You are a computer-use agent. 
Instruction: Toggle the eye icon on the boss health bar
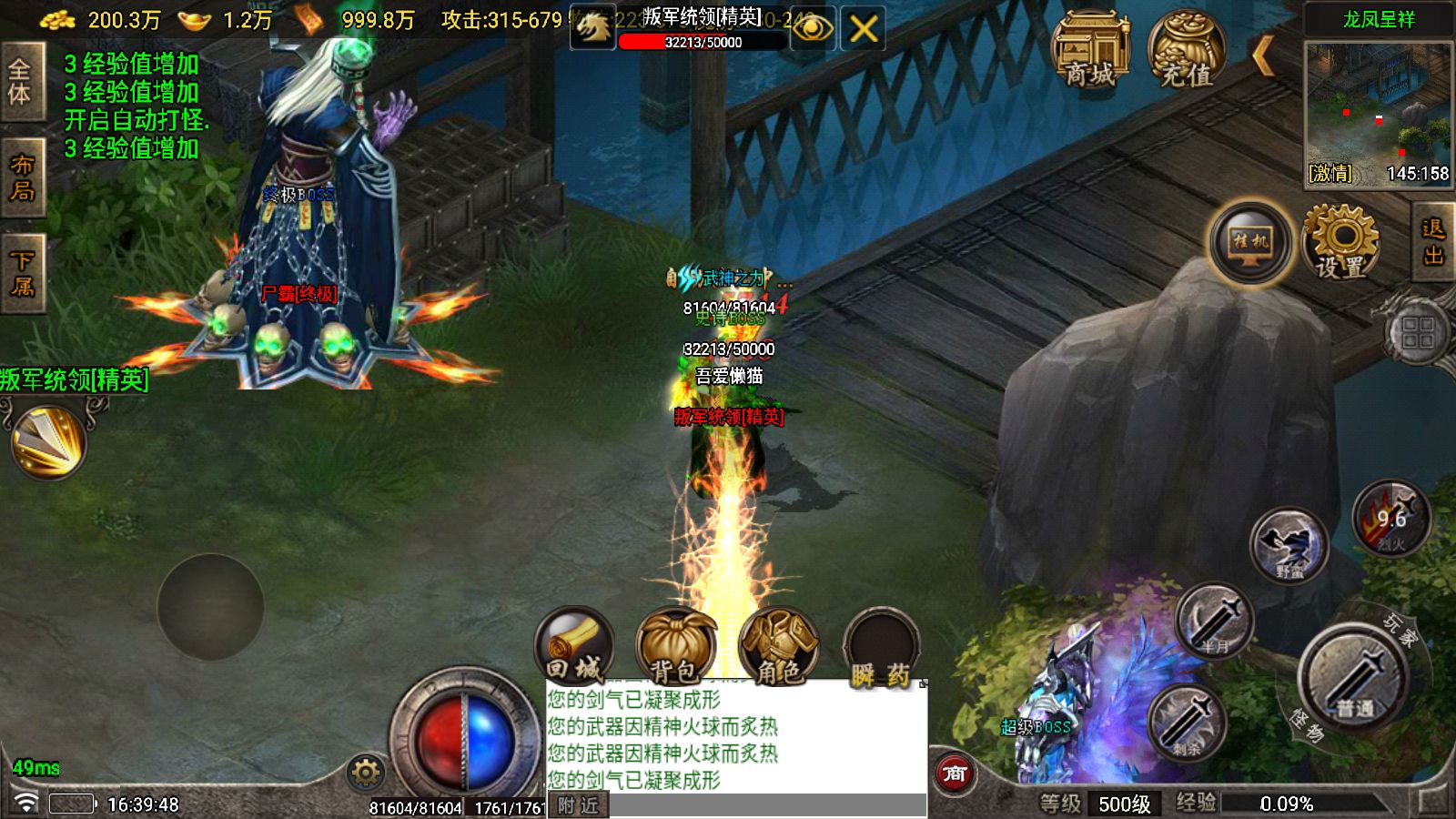pos(816,28)
